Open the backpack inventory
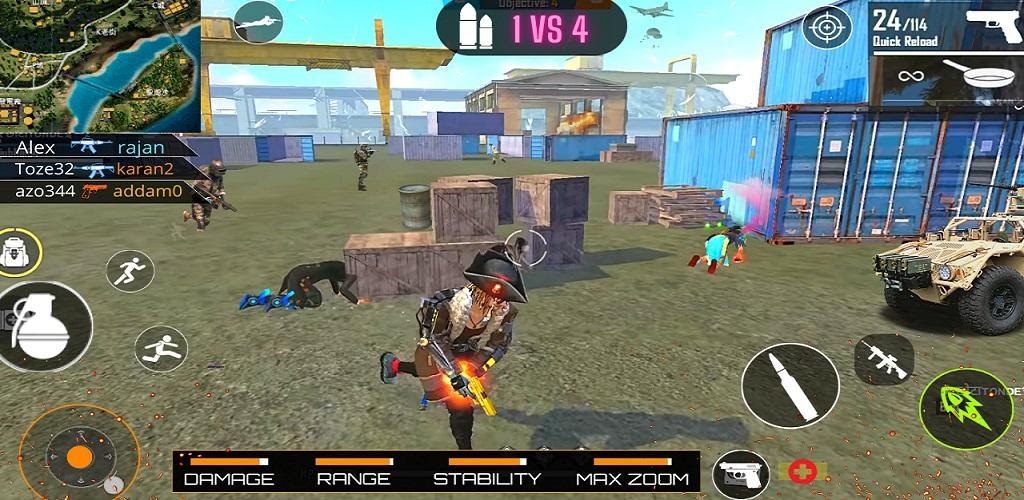 point(17,253)
